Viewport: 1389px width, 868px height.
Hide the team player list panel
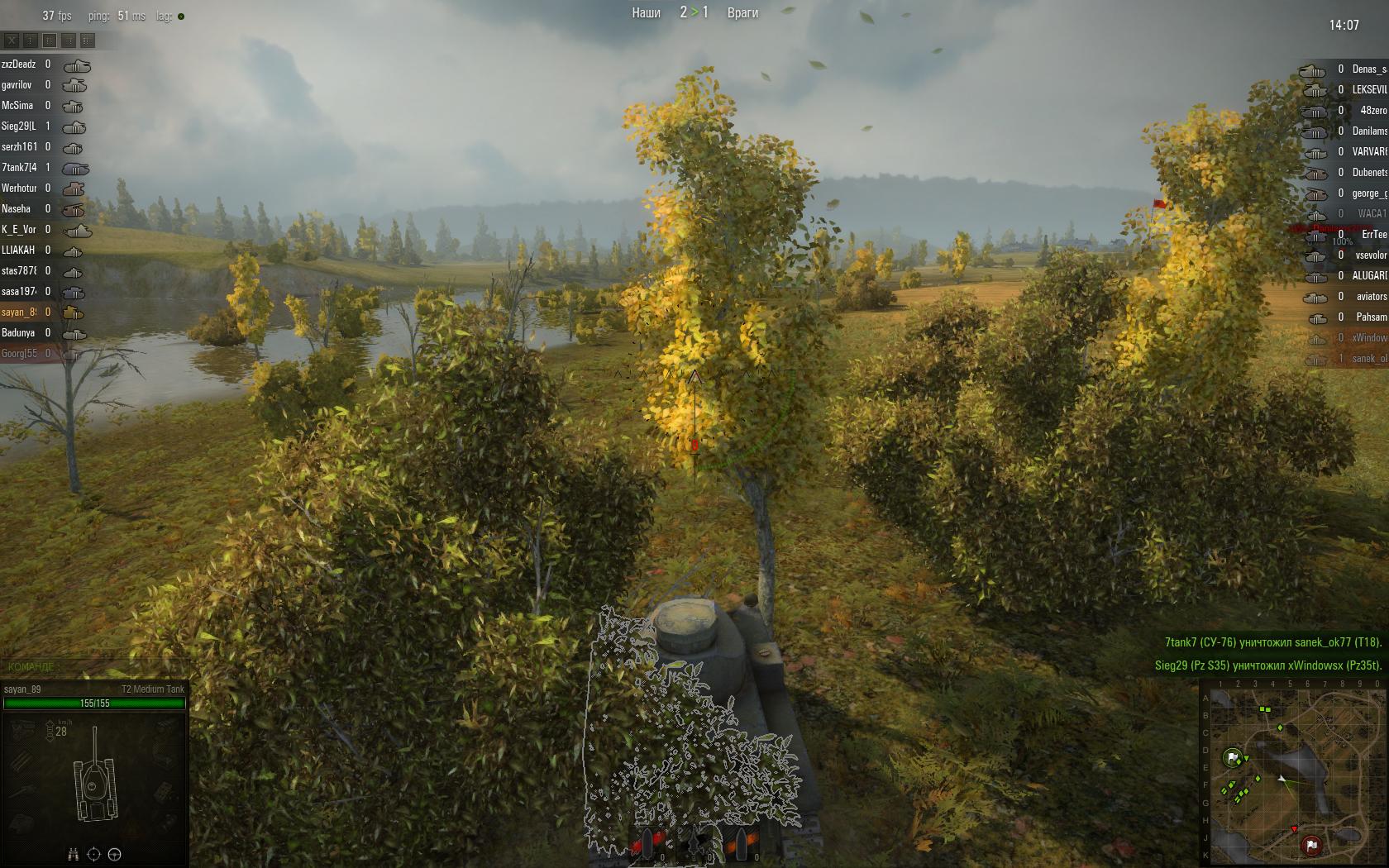(x=12, y=40)
